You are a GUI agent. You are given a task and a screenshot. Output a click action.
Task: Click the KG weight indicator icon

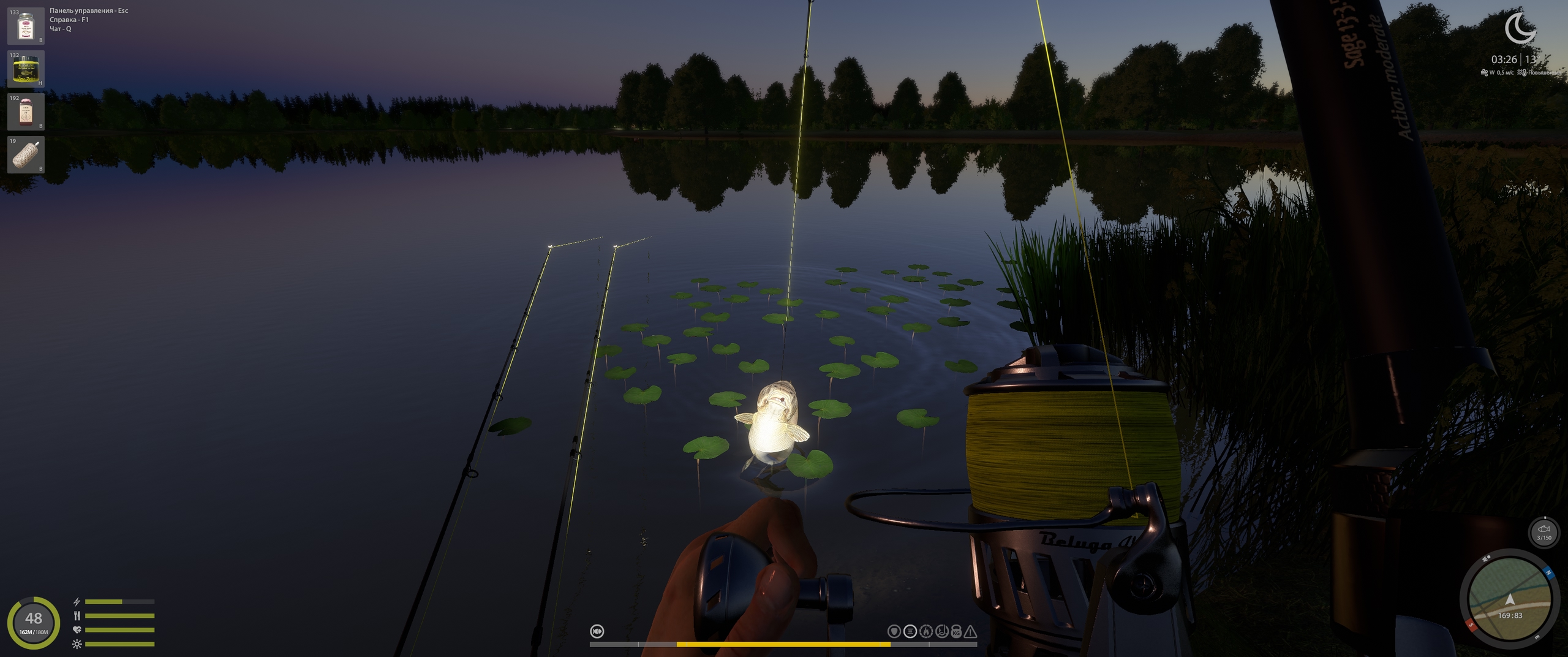coord(956,631)
